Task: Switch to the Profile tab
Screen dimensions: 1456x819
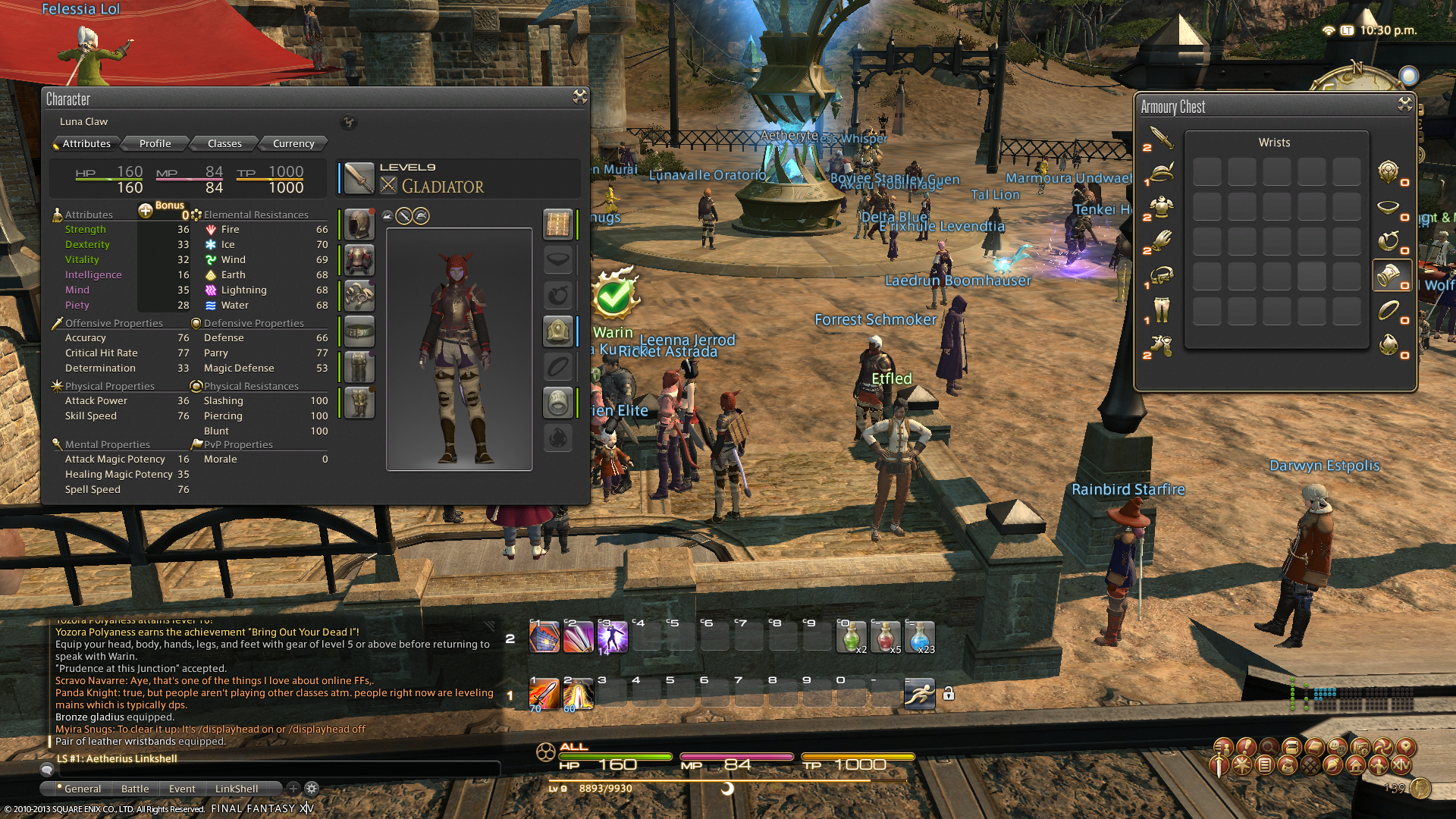Action: pos(155,143)
